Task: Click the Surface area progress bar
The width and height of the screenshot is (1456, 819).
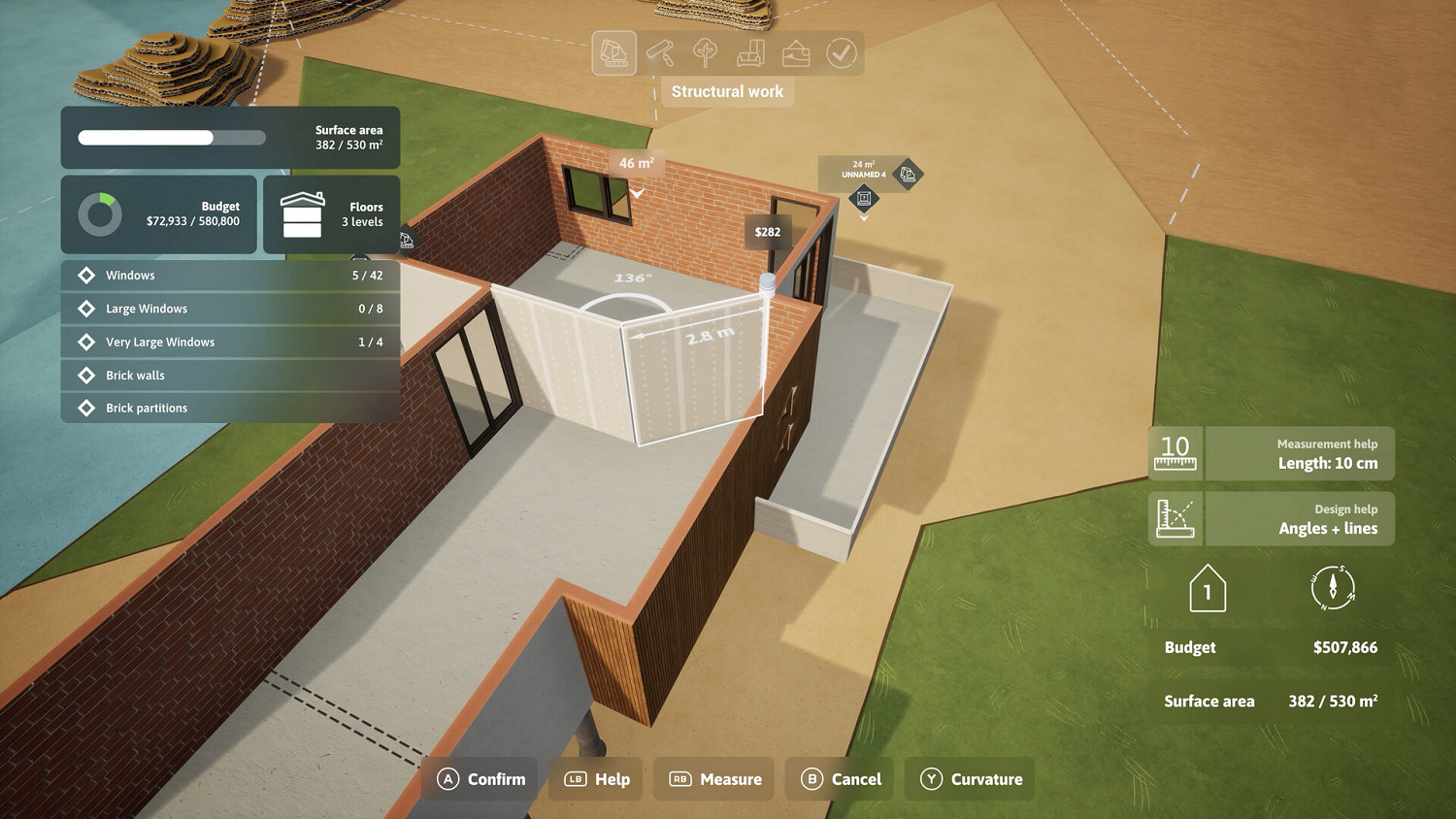Action: [171, 138]
